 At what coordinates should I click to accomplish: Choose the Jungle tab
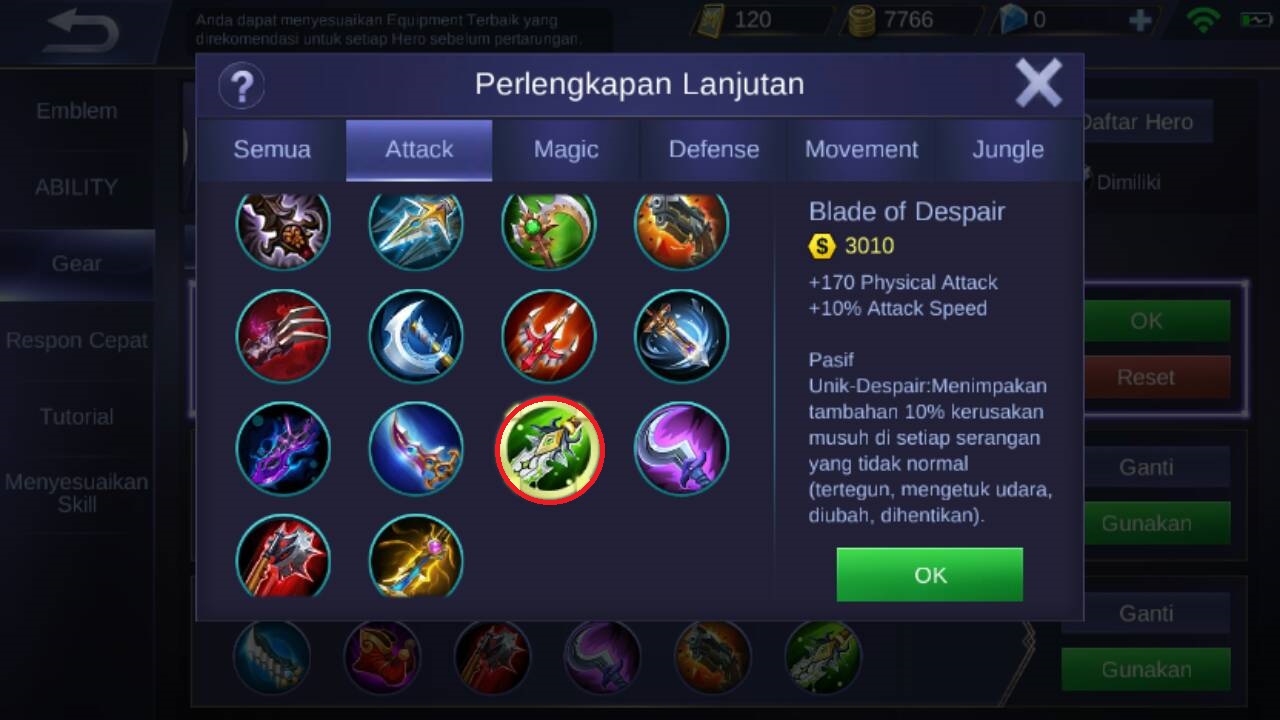(x=1008, y=150)
